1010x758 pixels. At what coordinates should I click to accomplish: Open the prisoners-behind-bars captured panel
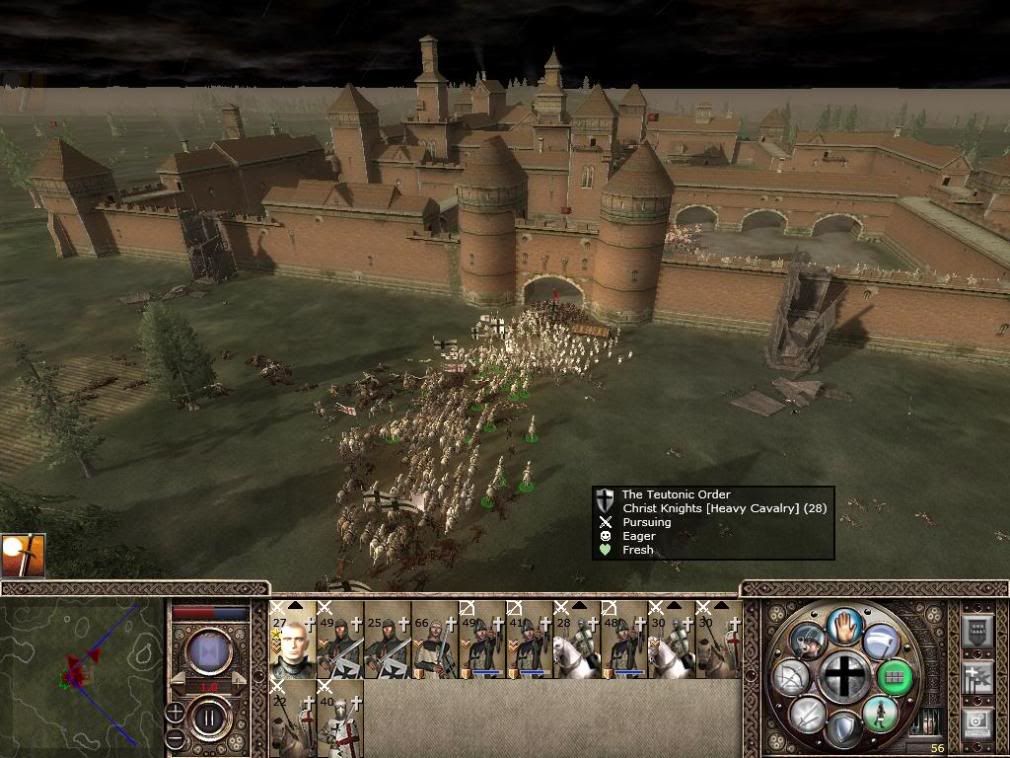(x=930, y=722)
